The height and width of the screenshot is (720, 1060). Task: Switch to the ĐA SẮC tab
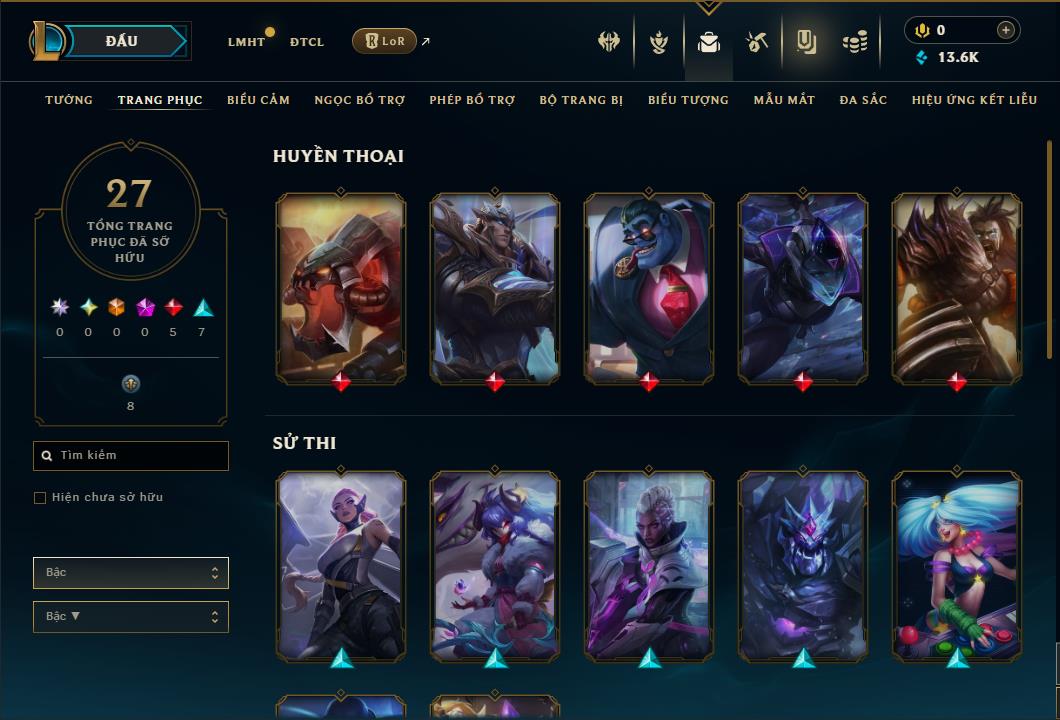863,100
